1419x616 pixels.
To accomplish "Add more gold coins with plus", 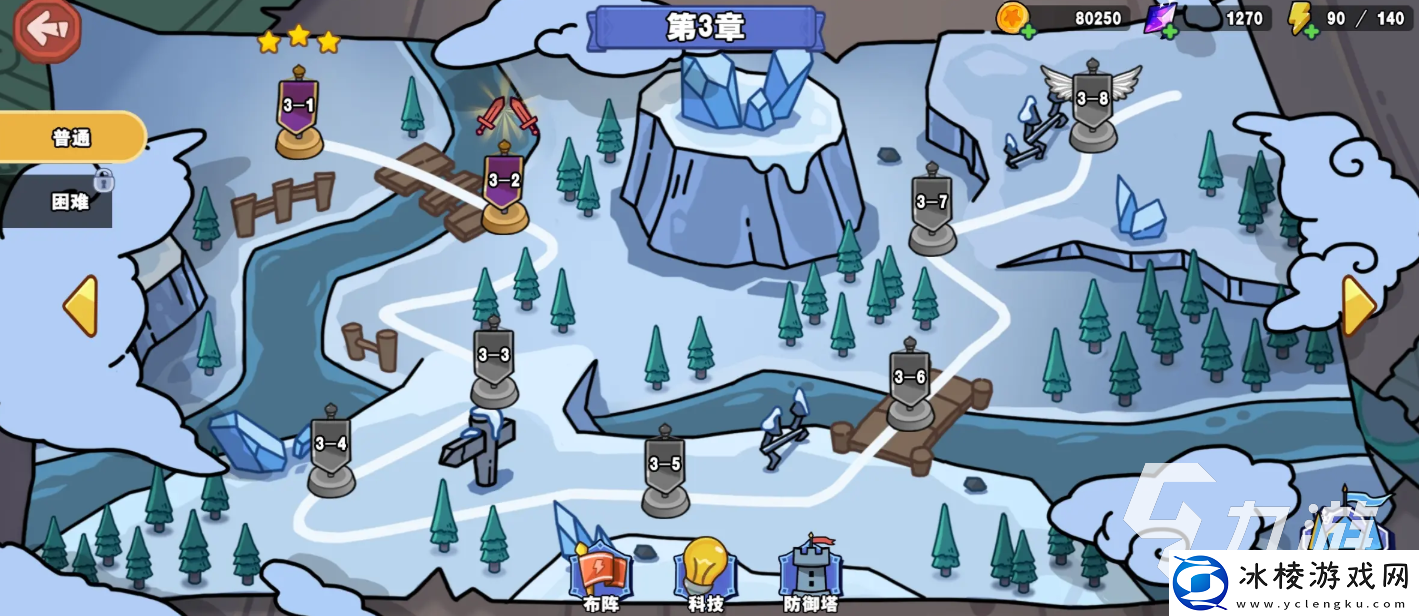I will coord(1028,32).
